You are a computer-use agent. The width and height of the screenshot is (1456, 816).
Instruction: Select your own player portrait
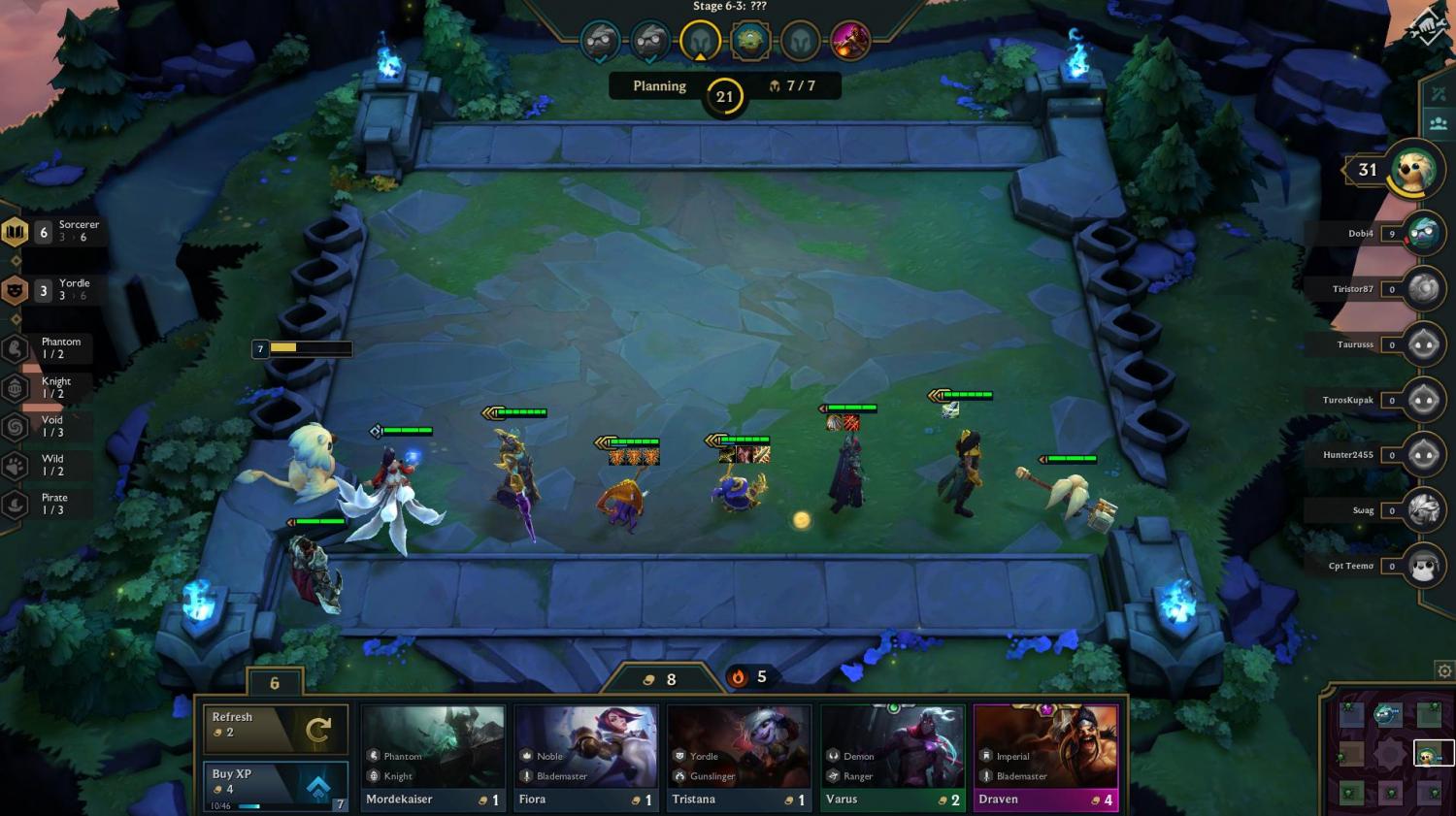1414,171
